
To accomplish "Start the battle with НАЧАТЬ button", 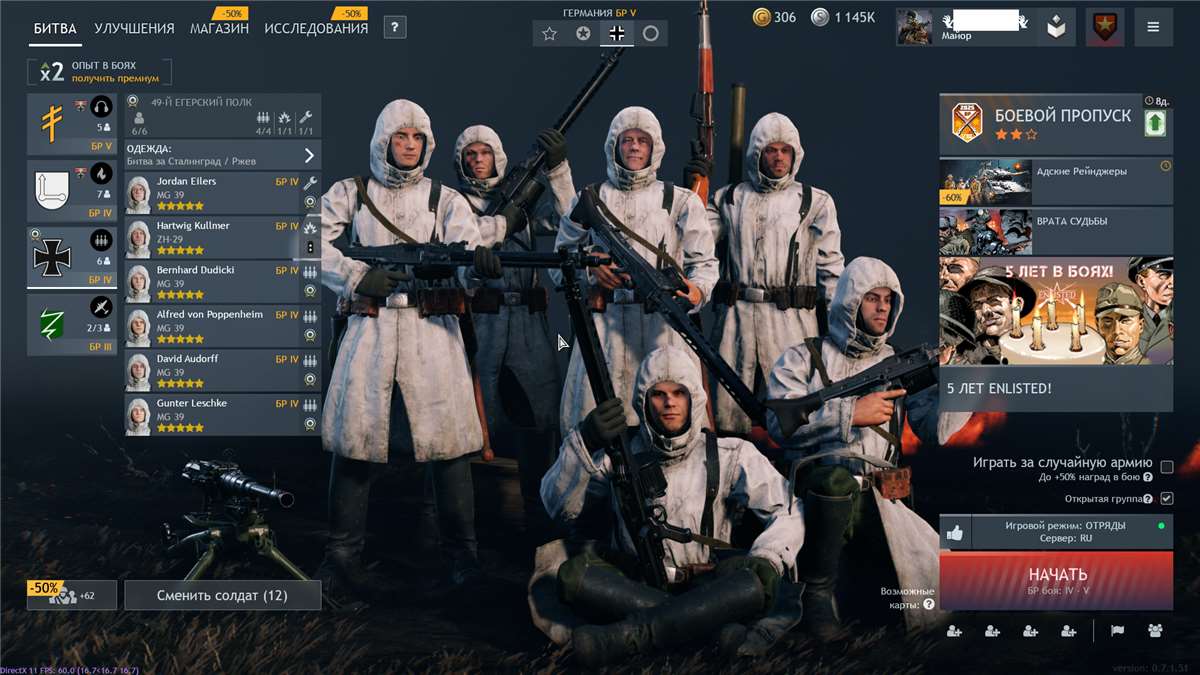I will 1057,579.
